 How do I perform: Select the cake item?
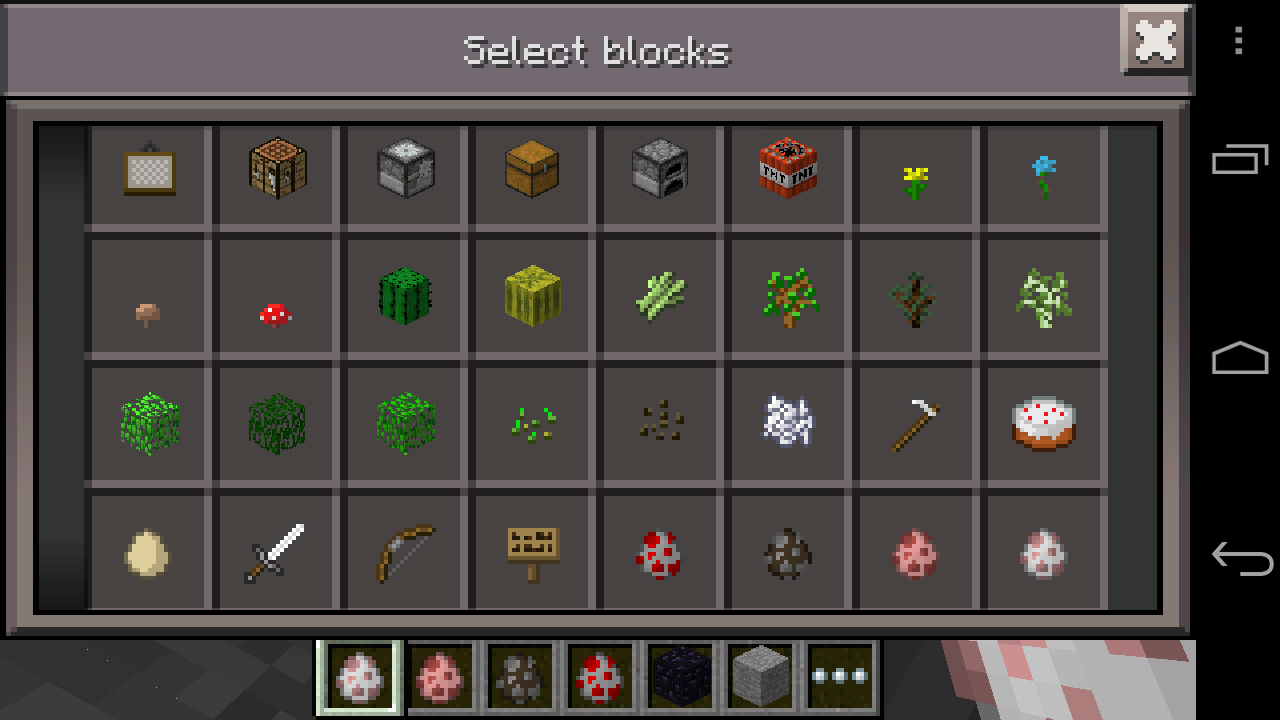1044,423
